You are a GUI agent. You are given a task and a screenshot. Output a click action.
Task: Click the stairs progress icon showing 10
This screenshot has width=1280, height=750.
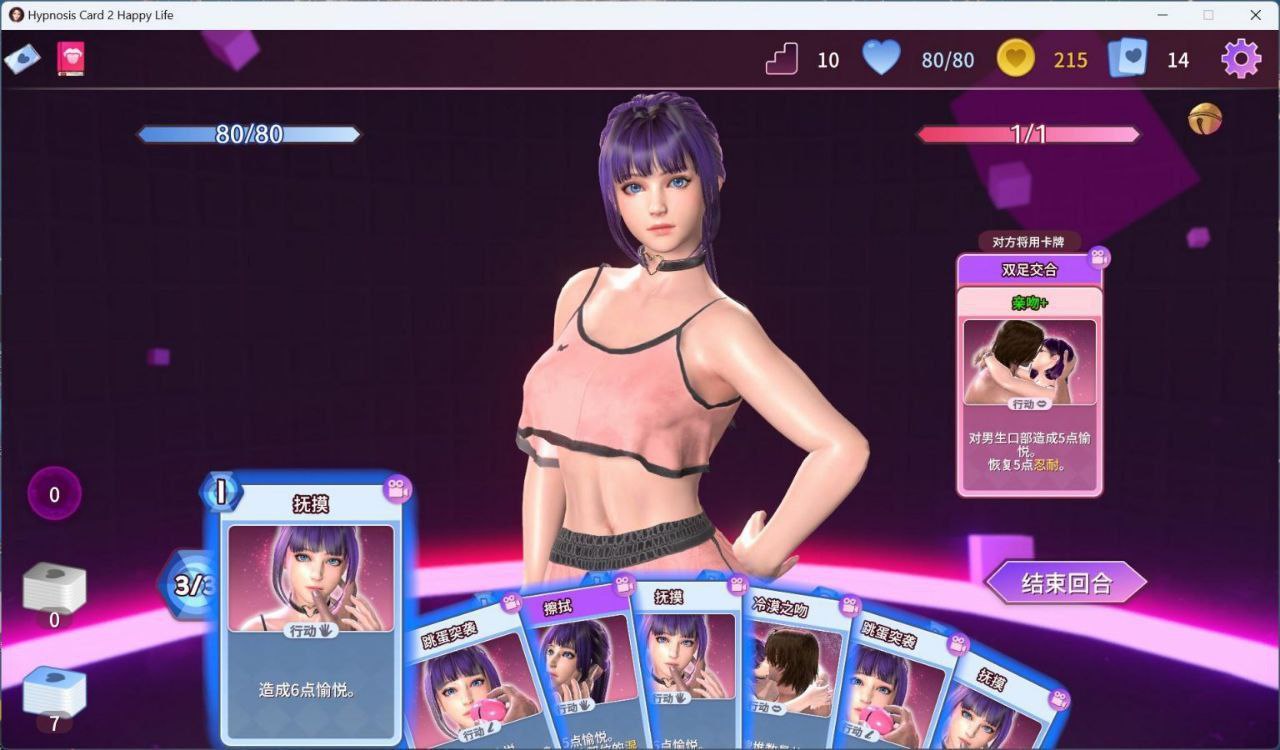click(781, 59)
